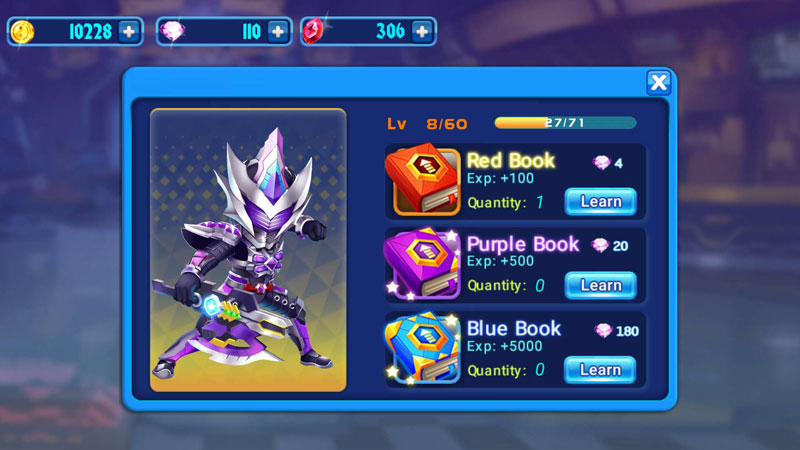Learn the Red Book
Viewport: 800px width, 450px height.
(600, 202)
